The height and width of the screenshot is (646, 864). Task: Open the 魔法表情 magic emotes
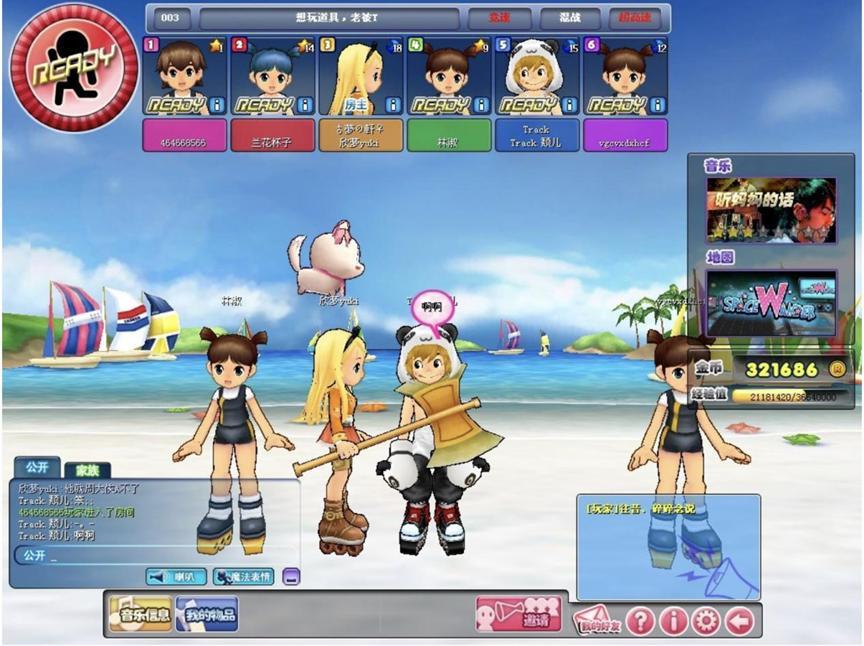(241, 577)
